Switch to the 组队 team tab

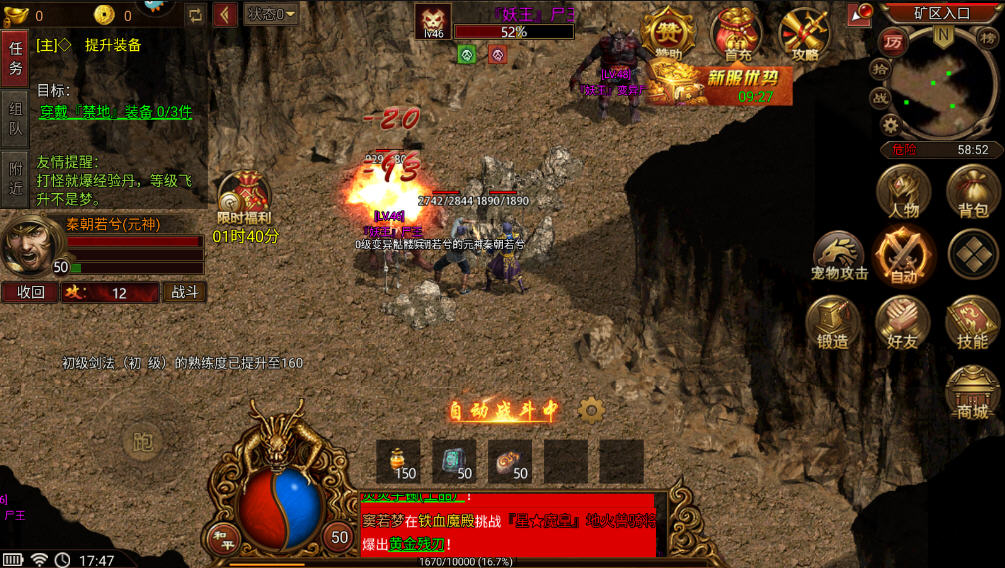click(15, 119)
